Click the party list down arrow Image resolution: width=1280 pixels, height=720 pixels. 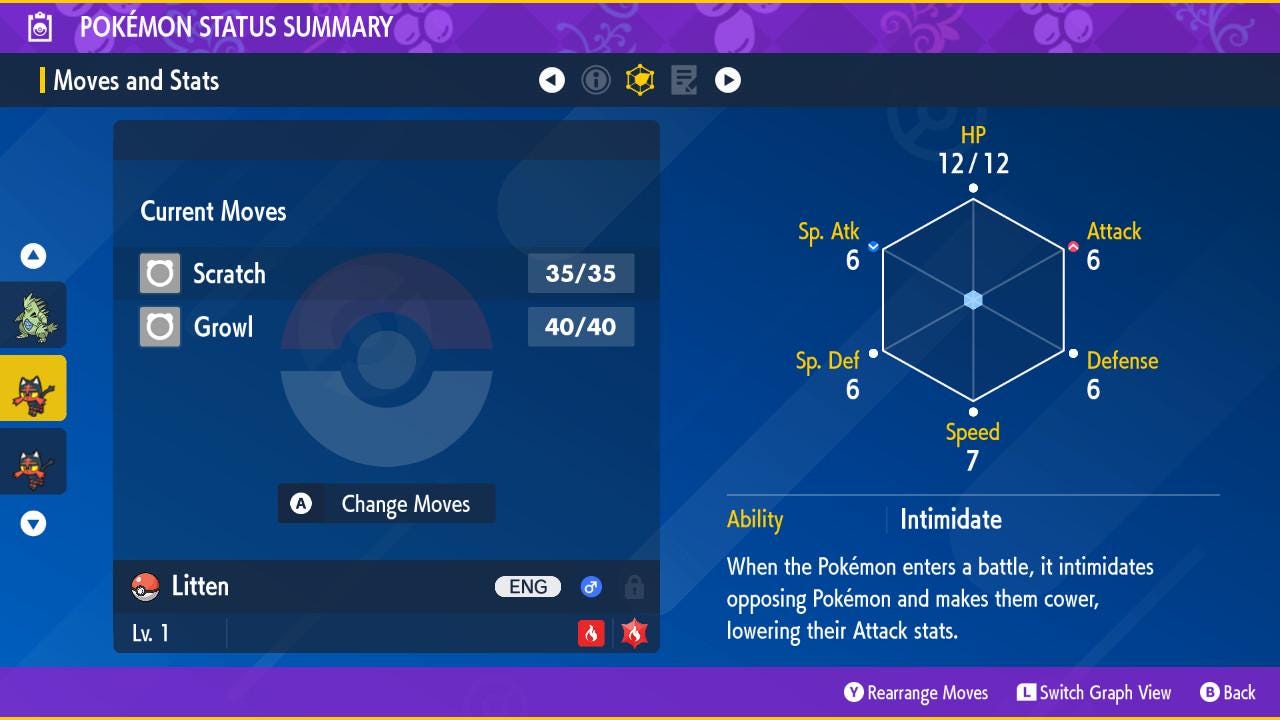34,523
